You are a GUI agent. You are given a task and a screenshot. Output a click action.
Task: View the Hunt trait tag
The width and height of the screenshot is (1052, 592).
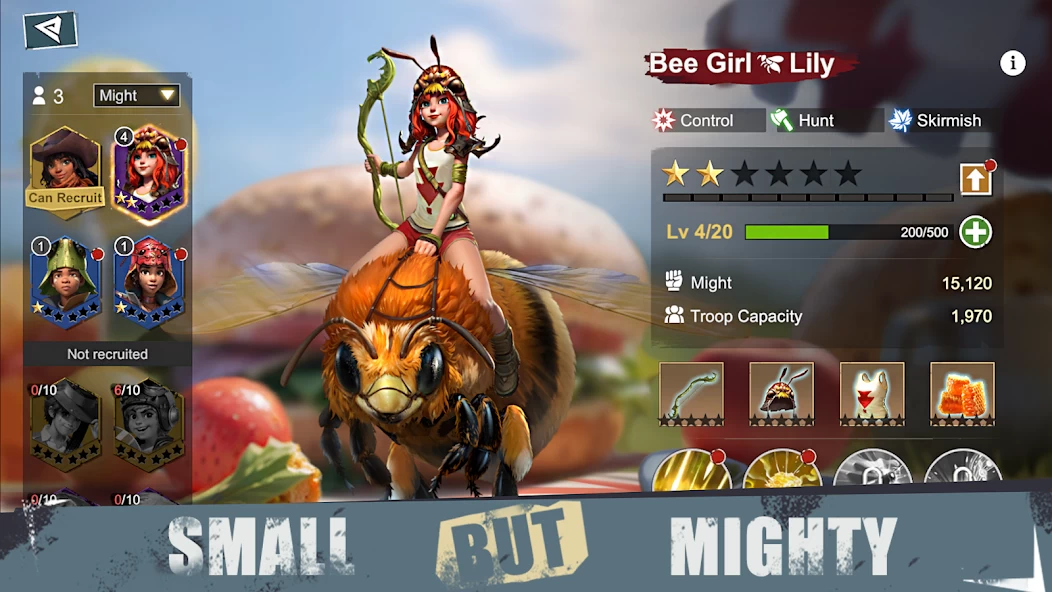coord(816,120)
